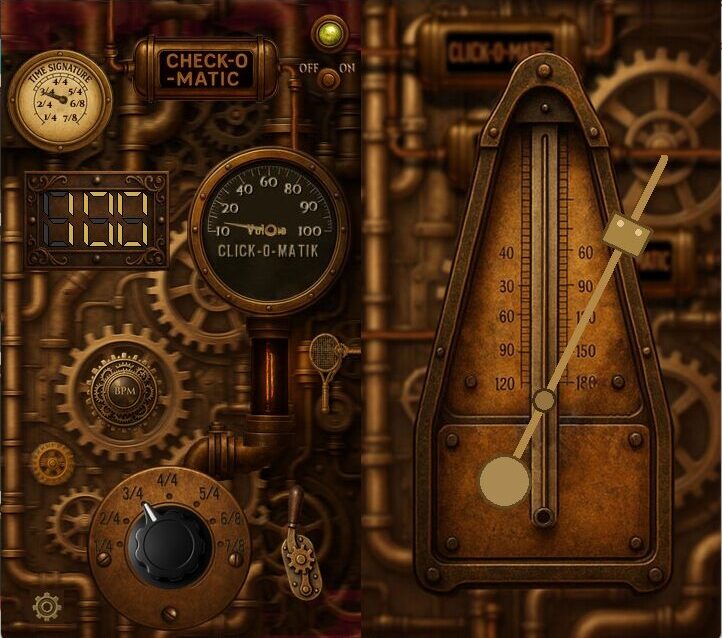Select 6/8 on the time signature knob
The width and height of the screenshot is (722, 638).
[x=230, y=518]
